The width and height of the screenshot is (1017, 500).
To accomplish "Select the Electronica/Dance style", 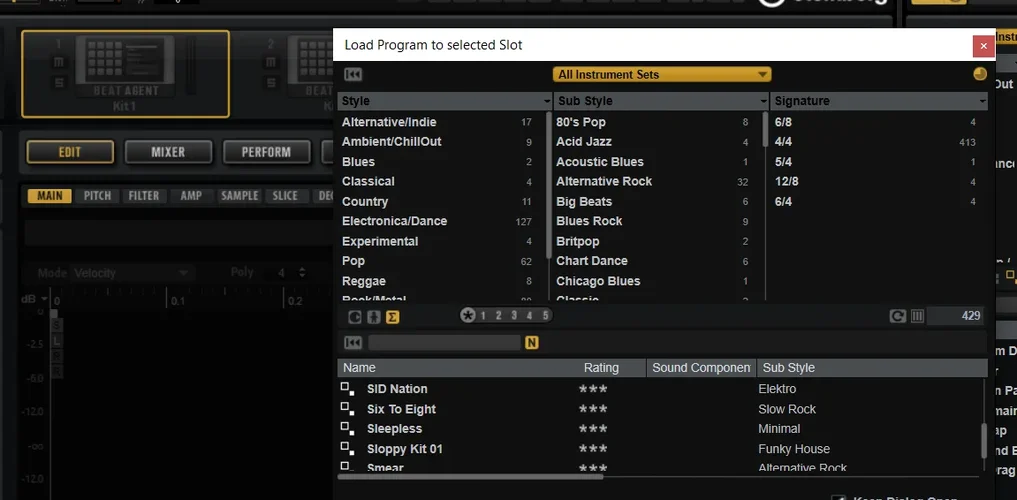I will (394, 221).
